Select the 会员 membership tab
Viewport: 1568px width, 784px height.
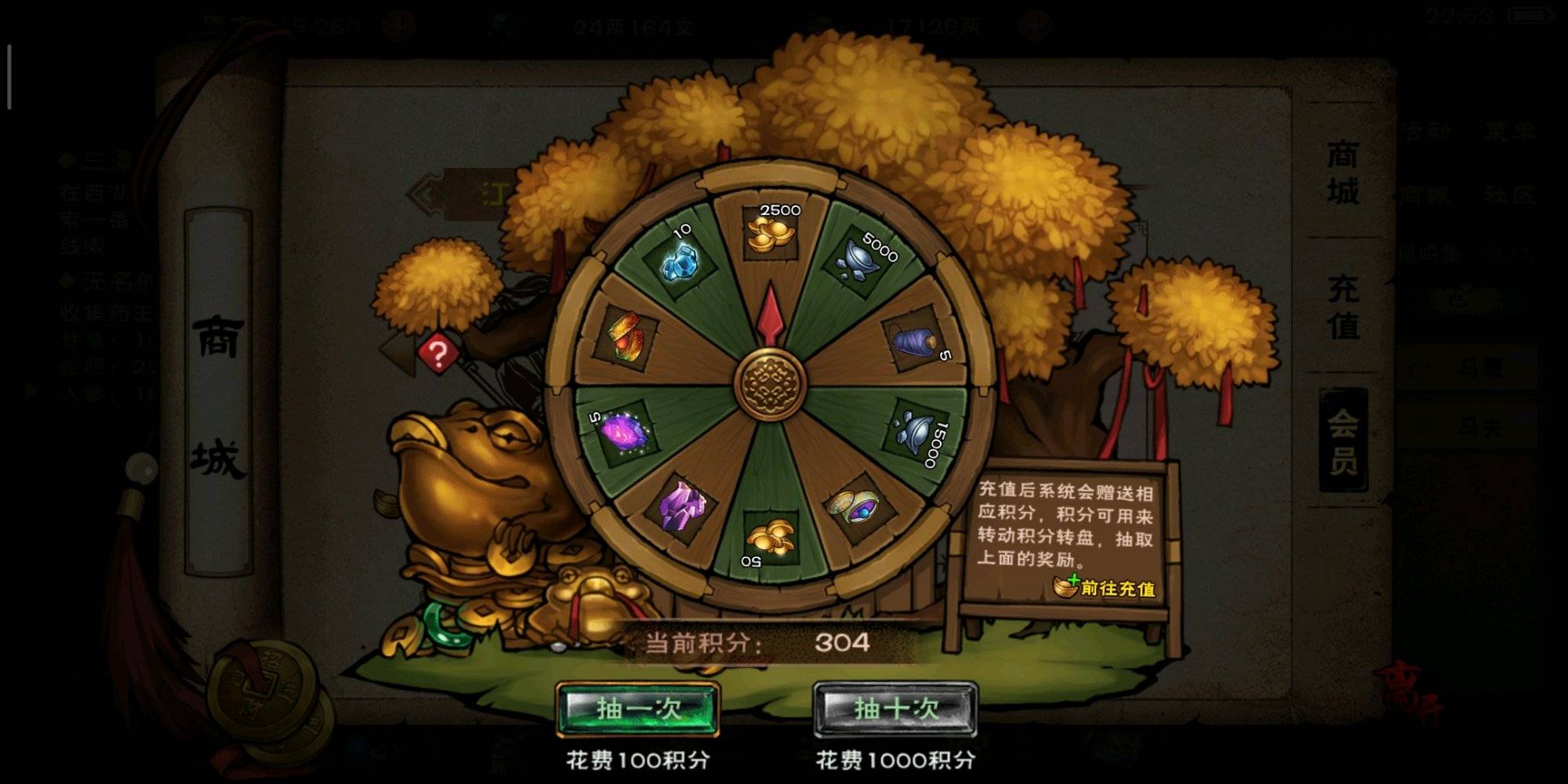(x=1342, y=441)
